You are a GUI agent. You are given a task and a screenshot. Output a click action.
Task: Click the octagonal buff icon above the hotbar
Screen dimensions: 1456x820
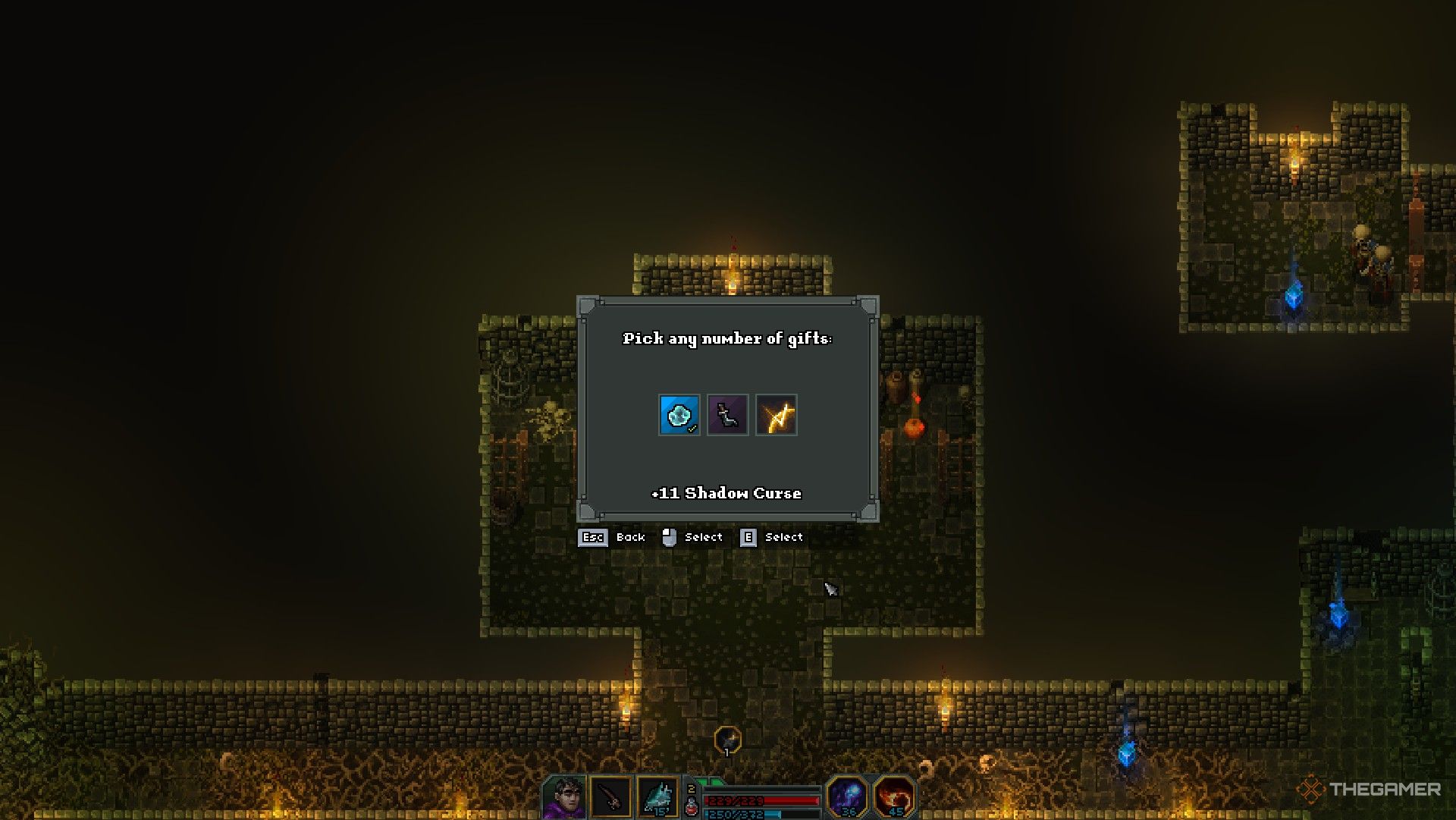click(727, 740)
